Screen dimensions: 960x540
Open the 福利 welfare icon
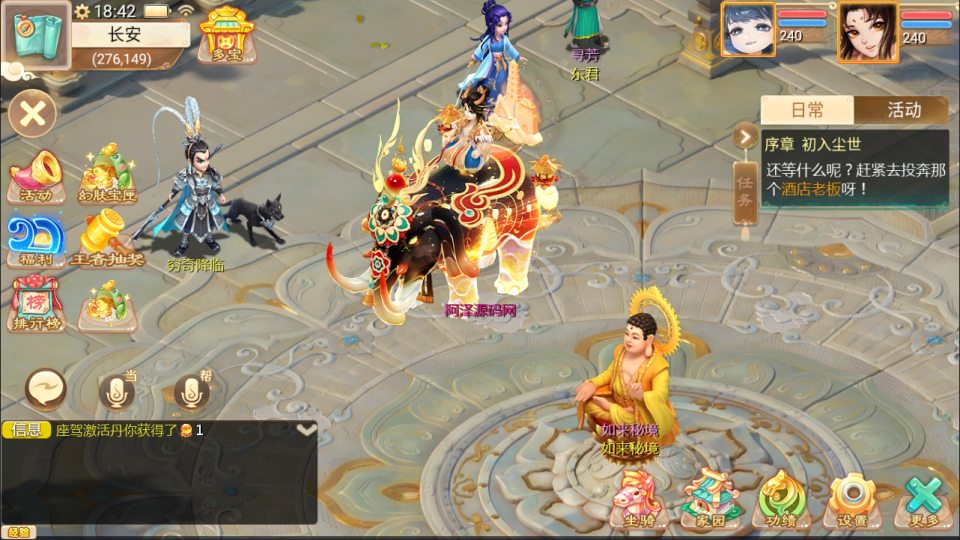pos(36,240)
